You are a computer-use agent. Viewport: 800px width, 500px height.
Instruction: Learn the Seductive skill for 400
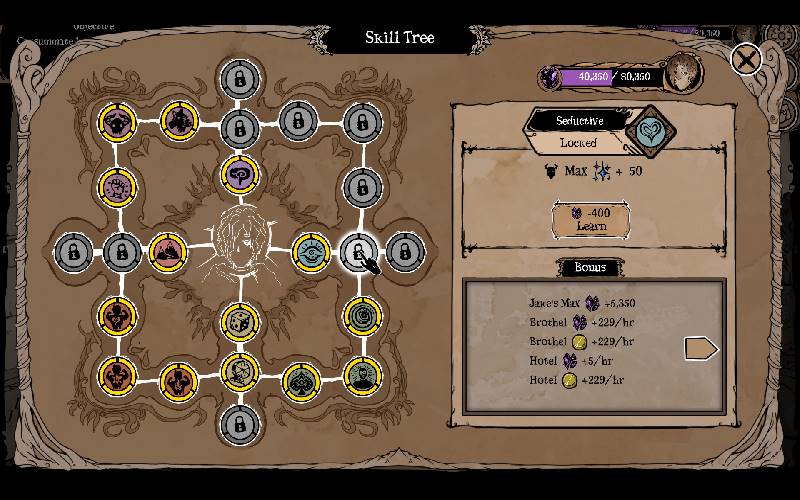point(591,220)
